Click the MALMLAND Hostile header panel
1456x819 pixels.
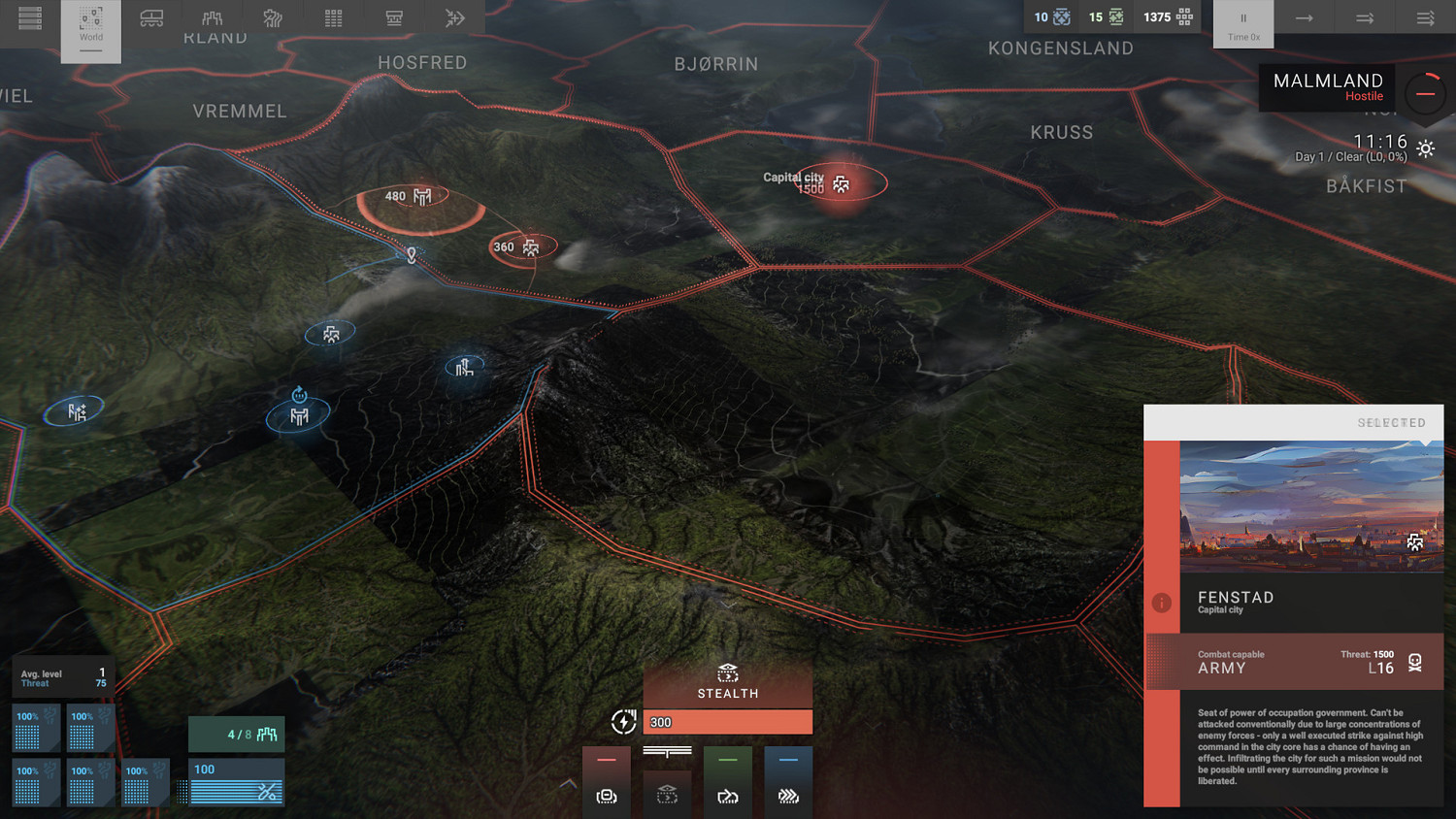pyautogui.click(x=1326, y=87)
